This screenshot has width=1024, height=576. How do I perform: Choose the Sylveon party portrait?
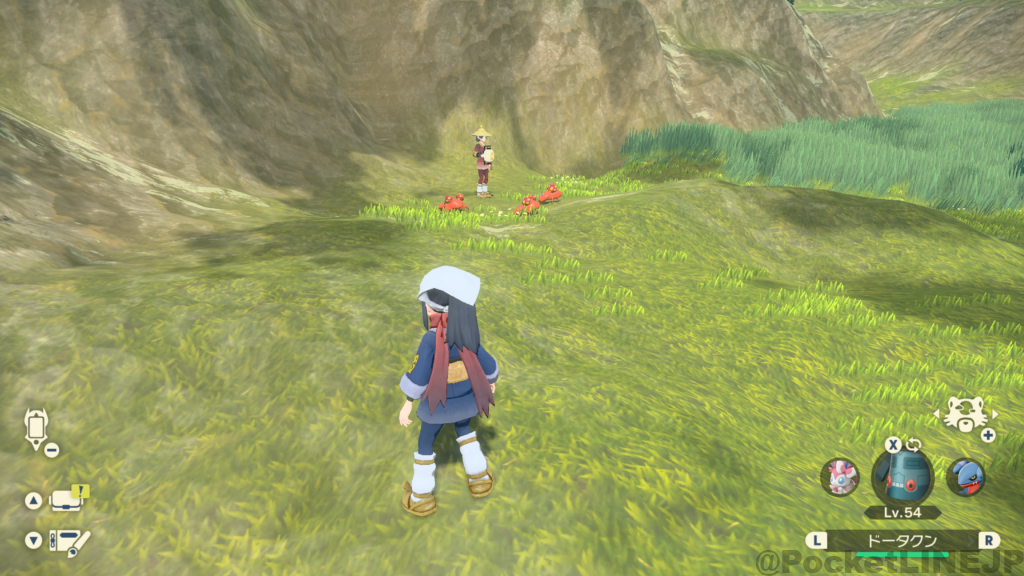pyautogui.click(x=839, y=476)
